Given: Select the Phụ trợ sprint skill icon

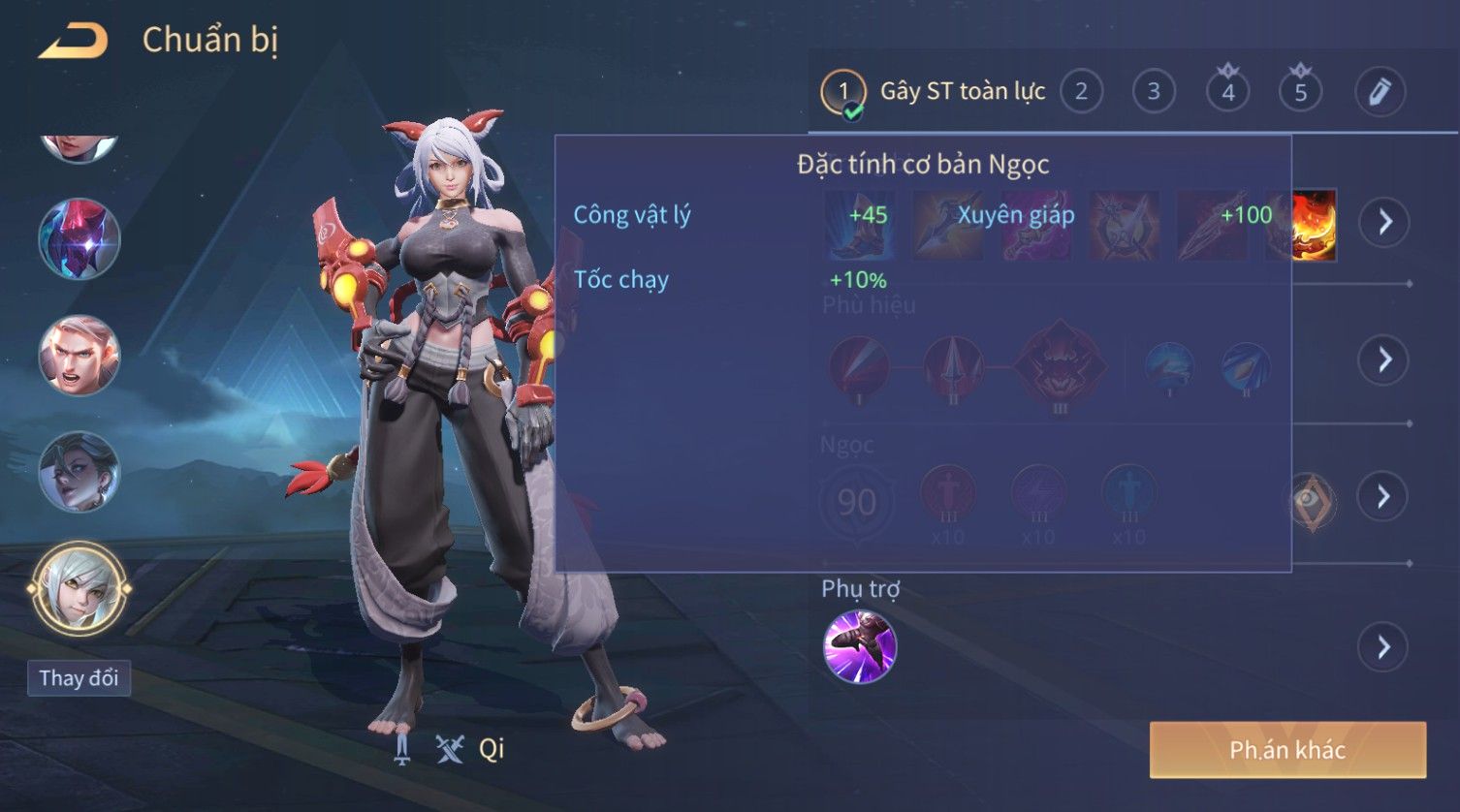Looking at the screenshot, I should (859, 646).
